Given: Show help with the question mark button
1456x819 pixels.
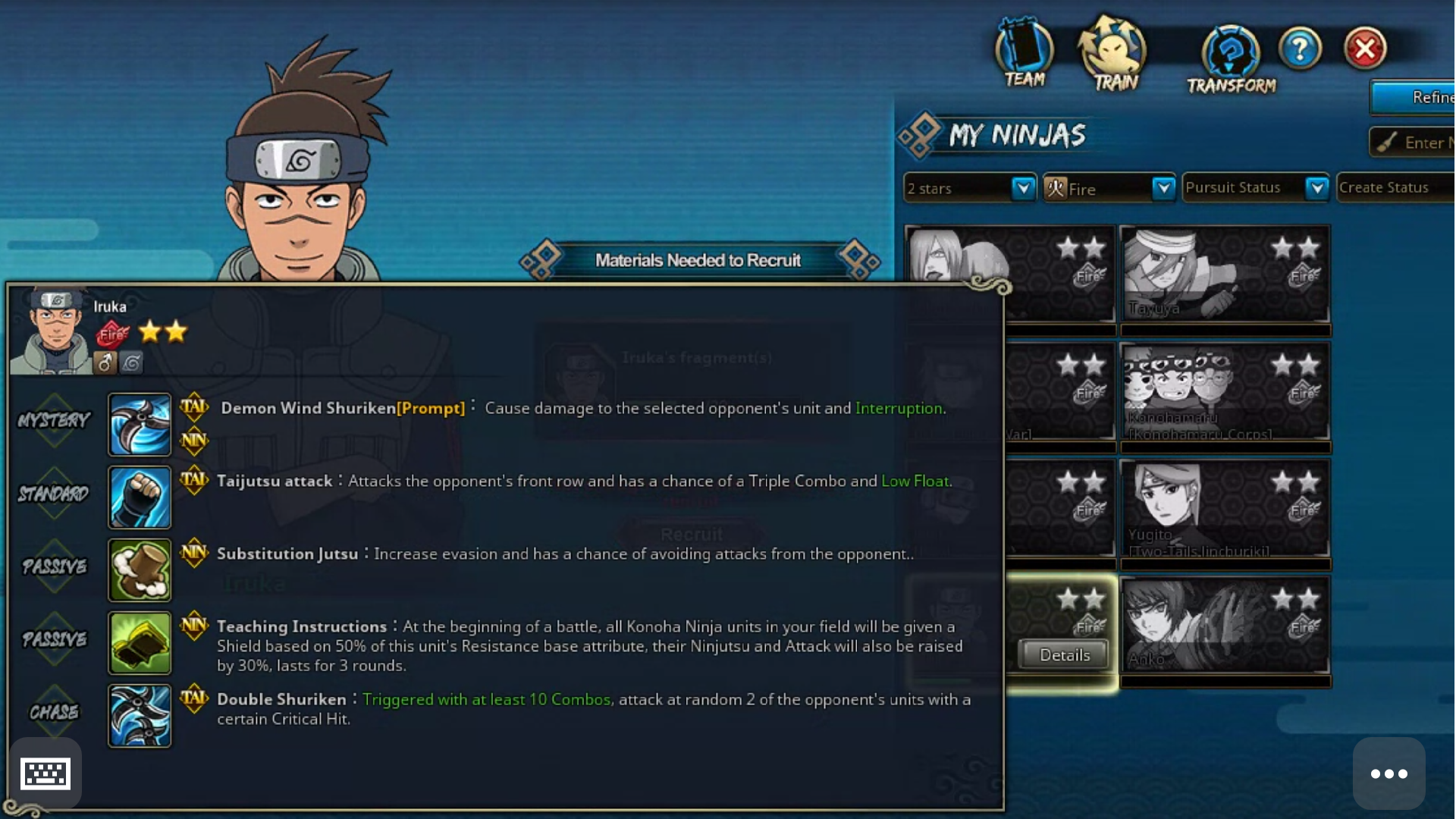Looking at the screenshot, I should [1300, 49].
